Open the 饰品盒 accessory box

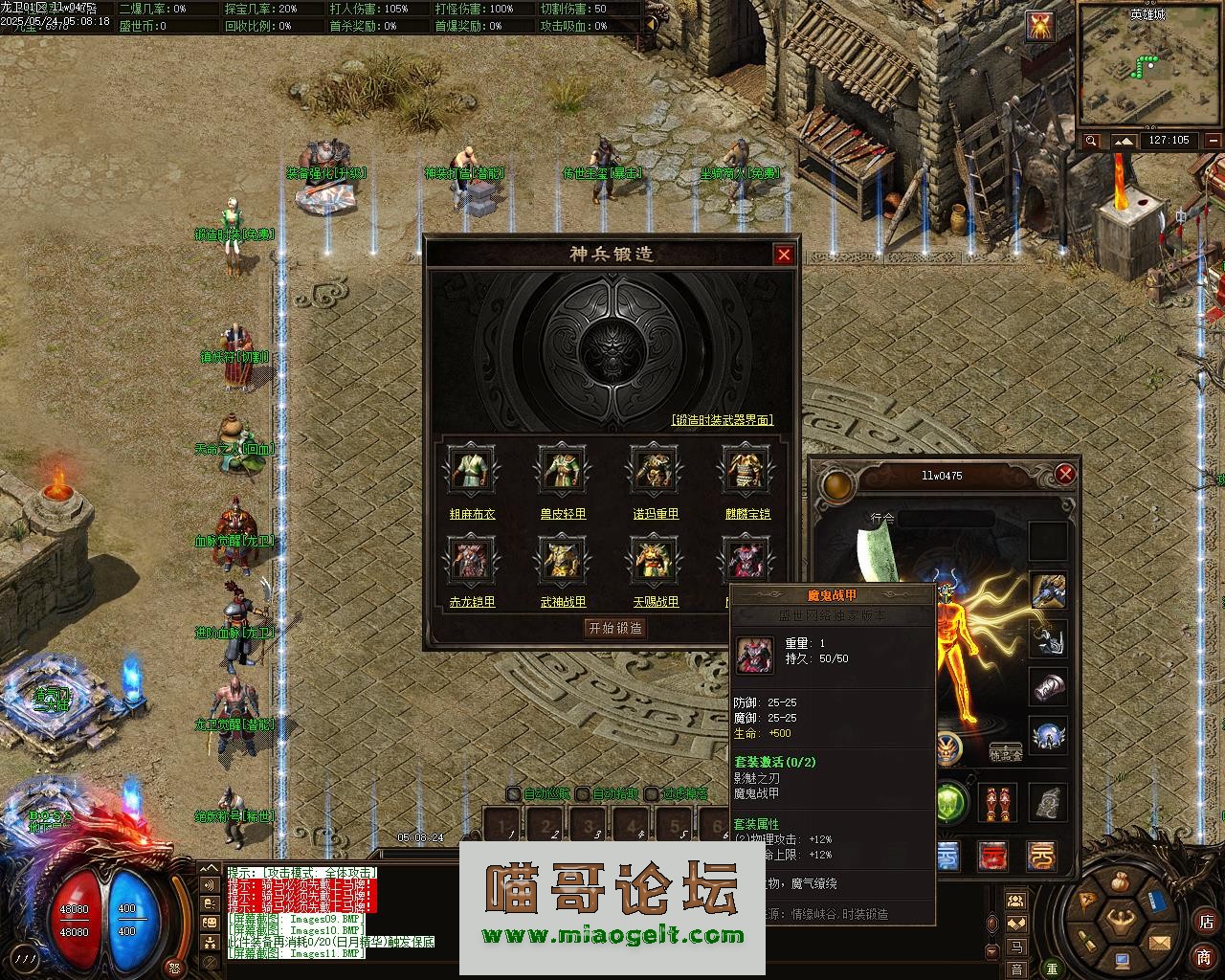(1005, 753)
